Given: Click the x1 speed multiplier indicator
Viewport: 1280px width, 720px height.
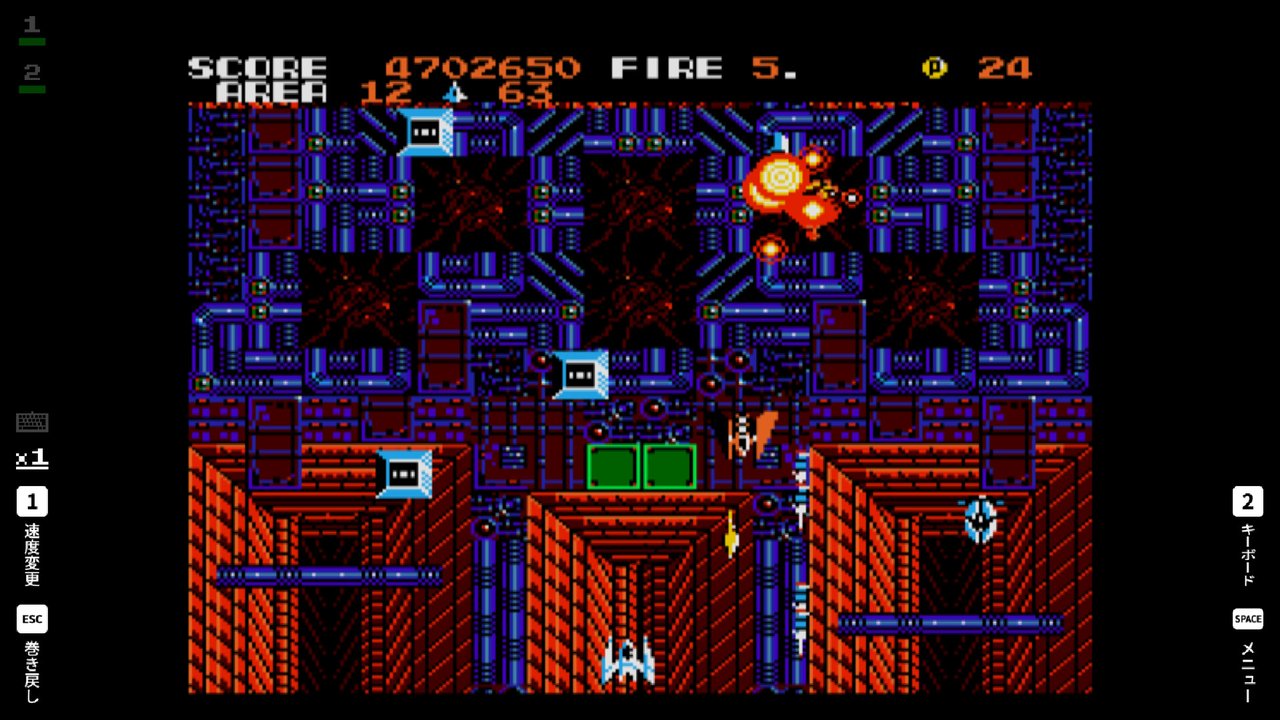Looking at the screenshot, I should pos(31,459).
